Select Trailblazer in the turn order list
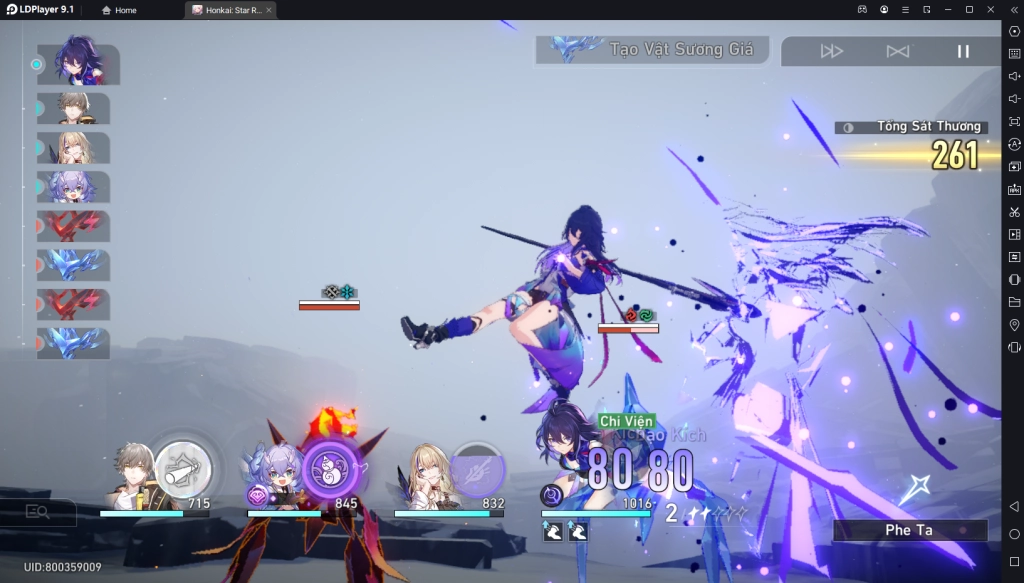Image resolution: width=1024 pixels, height=583 pixels. 75,108
